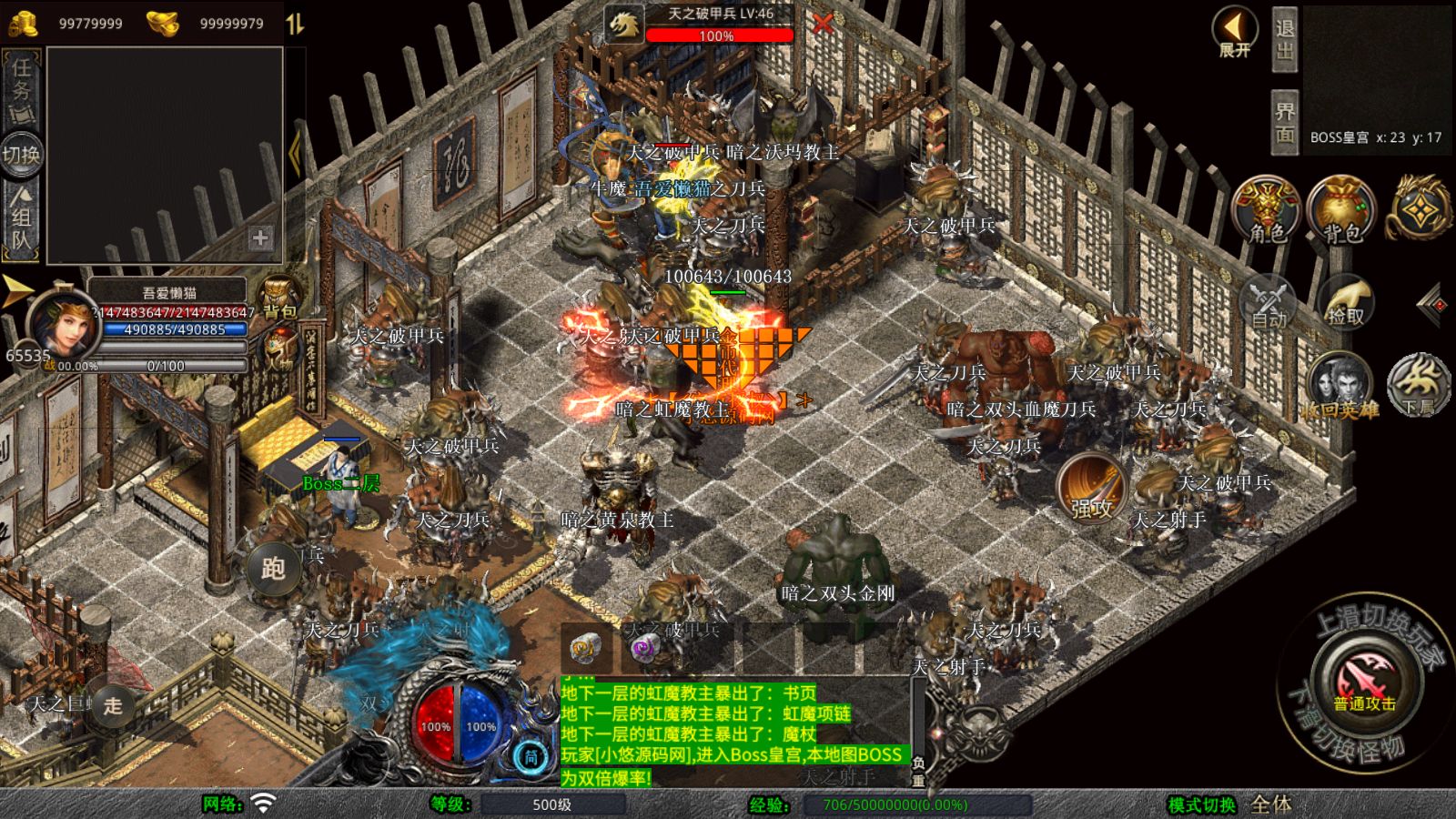Click the plus button in the quest panel
The image size is (1456, 819).
[x=260, y=238]
